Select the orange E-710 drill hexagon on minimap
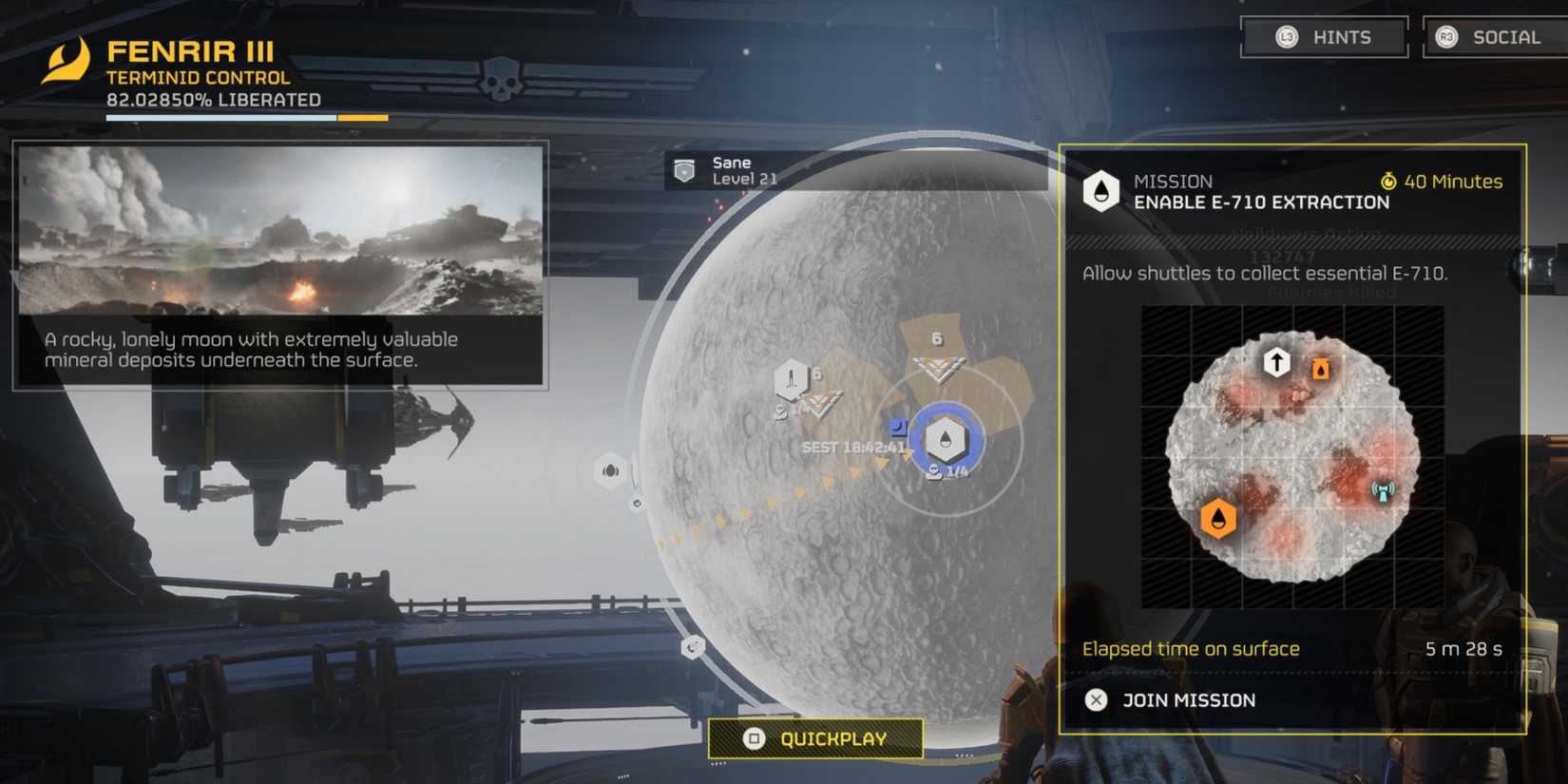 [x=1217, y=520]
